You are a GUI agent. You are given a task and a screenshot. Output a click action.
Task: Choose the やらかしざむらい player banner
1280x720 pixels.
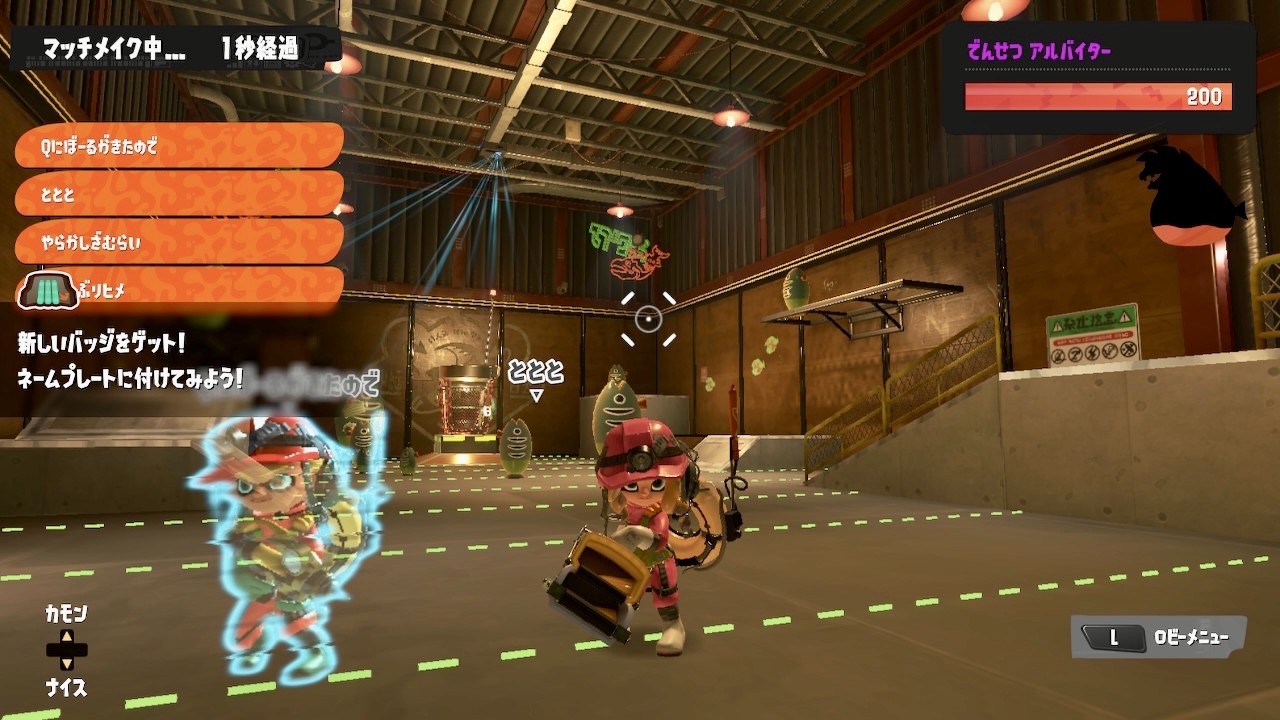pos(178,242)
